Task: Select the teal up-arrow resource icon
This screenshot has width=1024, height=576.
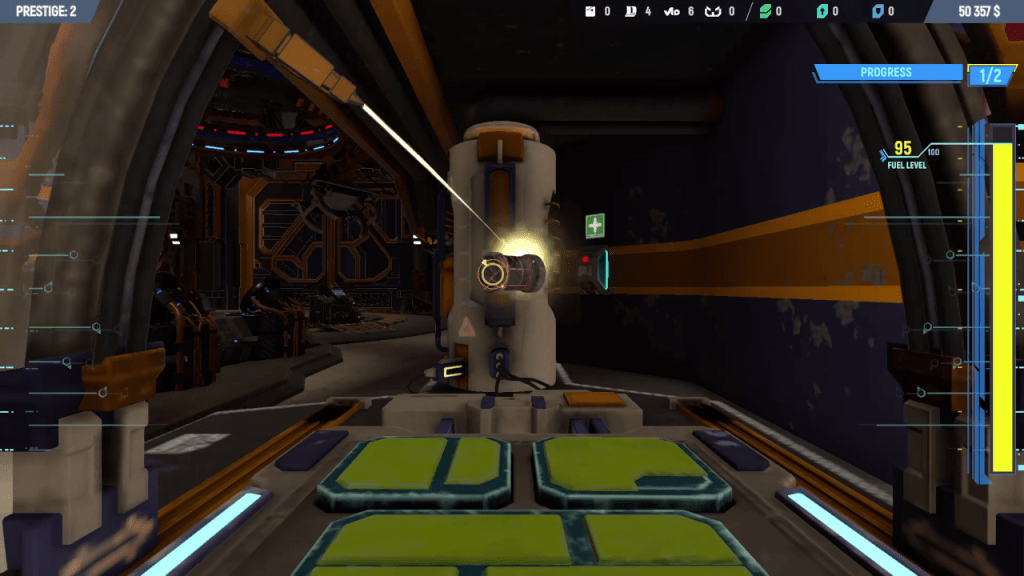Action: tap(822, 12)
